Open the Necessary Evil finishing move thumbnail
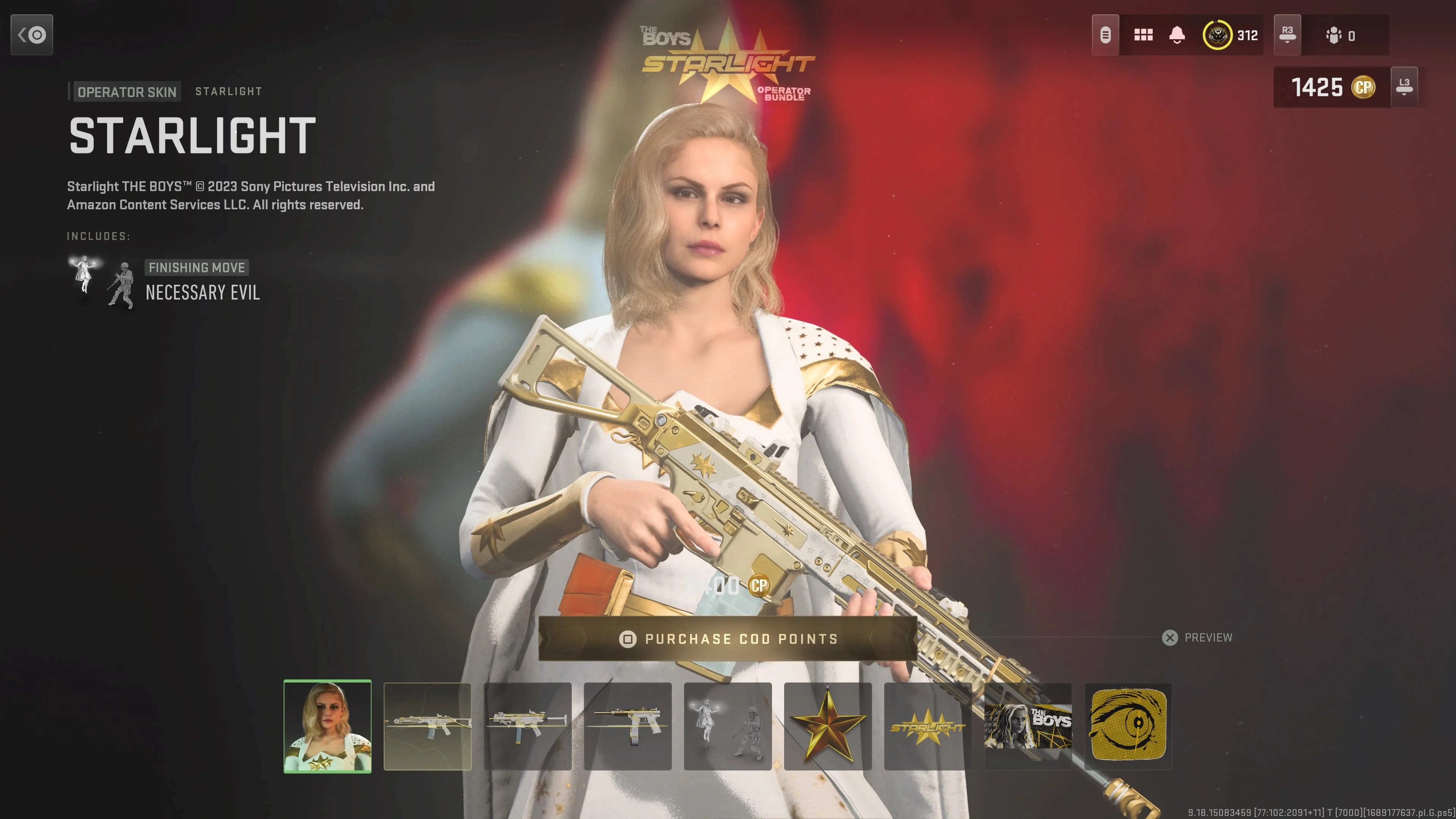The height and width of the screenshot is (819, 1456). [x=728, y=727]
